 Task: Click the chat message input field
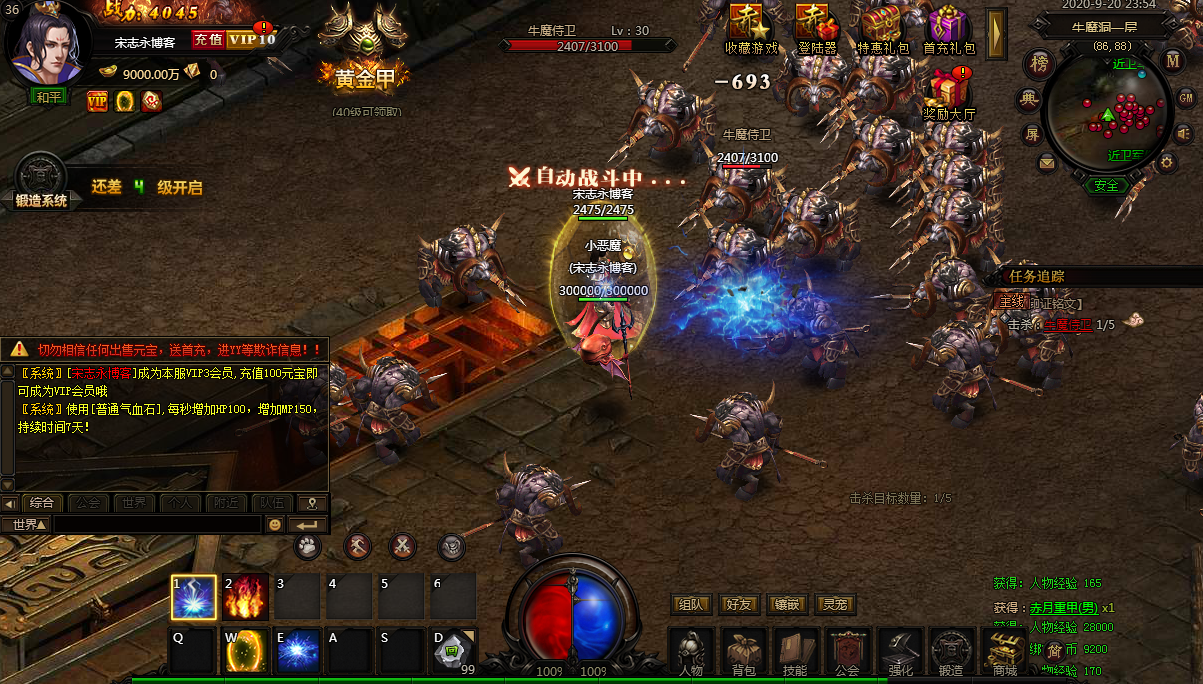[x=156, y=525]
